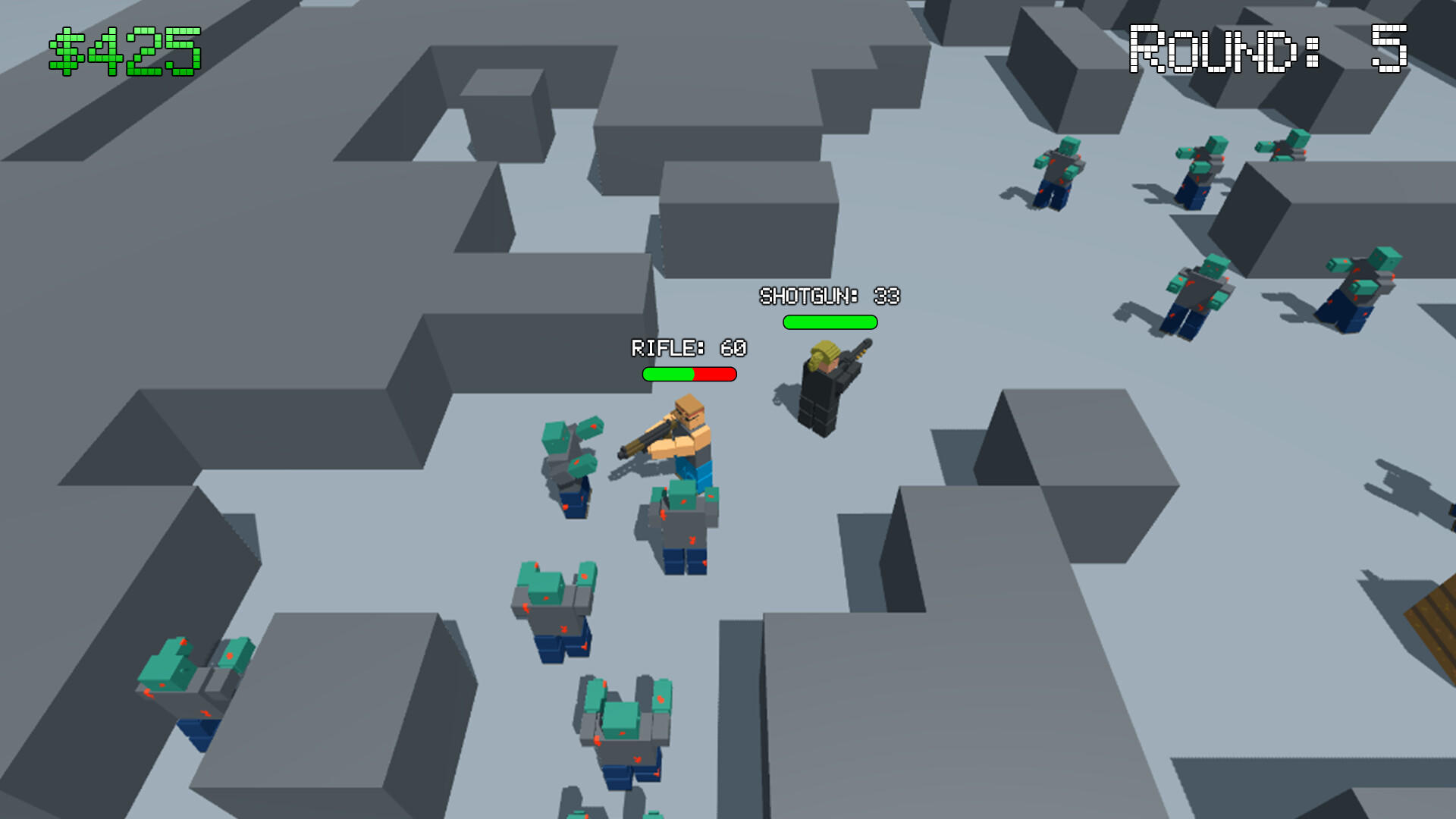Click the RIFLE: 60 health bar
1456x819 pixels.
[x=689, y=373]
